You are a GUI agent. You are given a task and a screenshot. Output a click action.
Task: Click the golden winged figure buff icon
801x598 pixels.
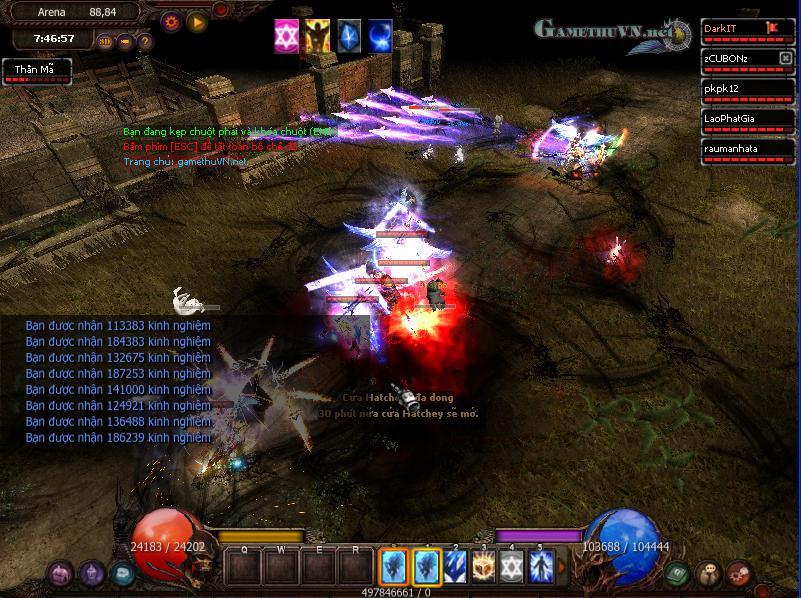point(317,35)
